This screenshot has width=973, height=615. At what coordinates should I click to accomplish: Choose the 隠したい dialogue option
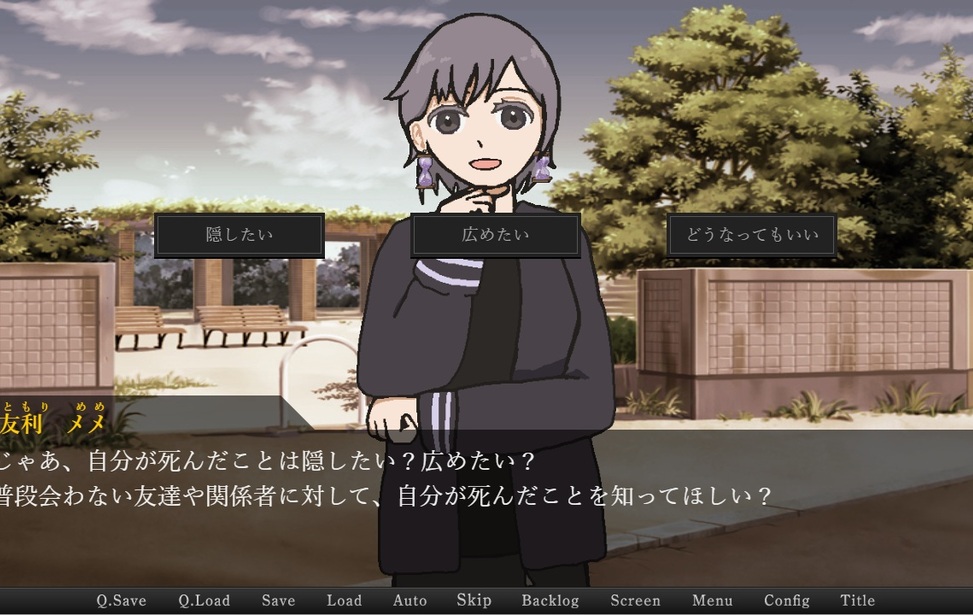(x=239, y=236)
